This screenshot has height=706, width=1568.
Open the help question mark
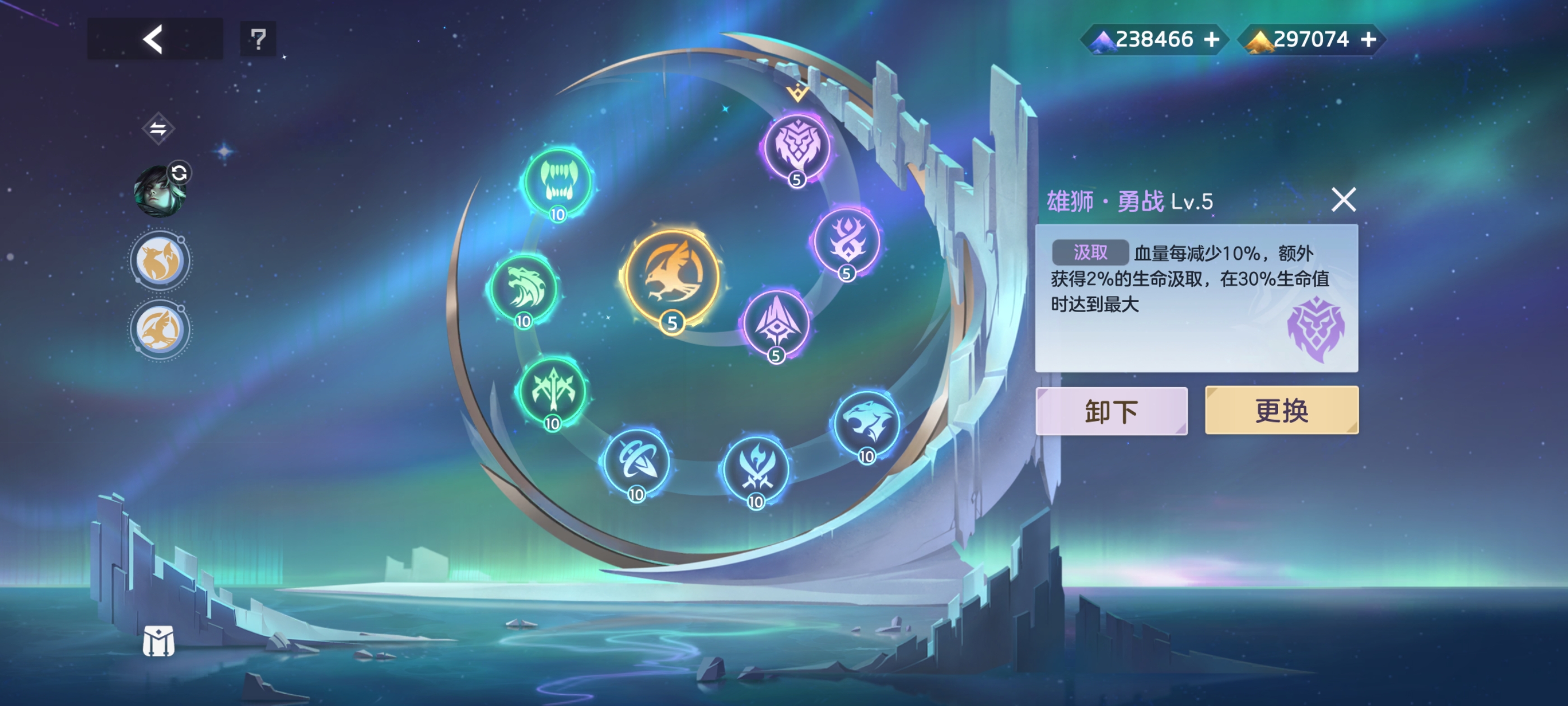tap(258, 39)
